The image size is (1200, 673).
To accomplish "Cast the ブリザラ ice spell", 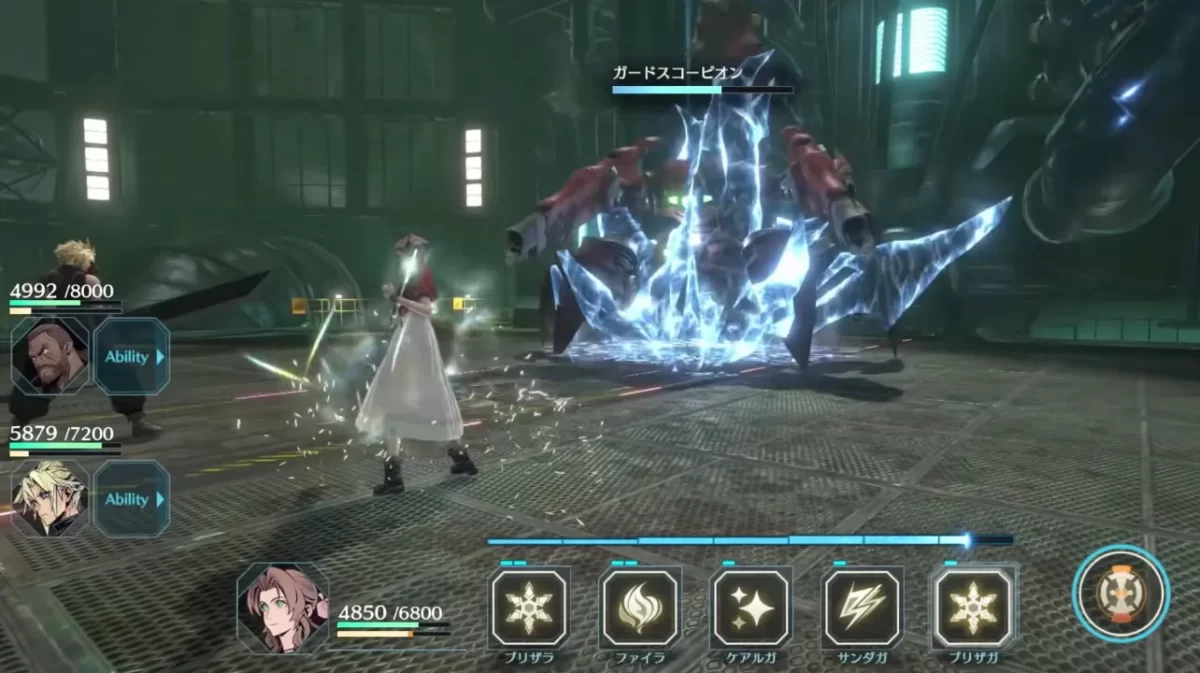I will (x=529, y=608).
